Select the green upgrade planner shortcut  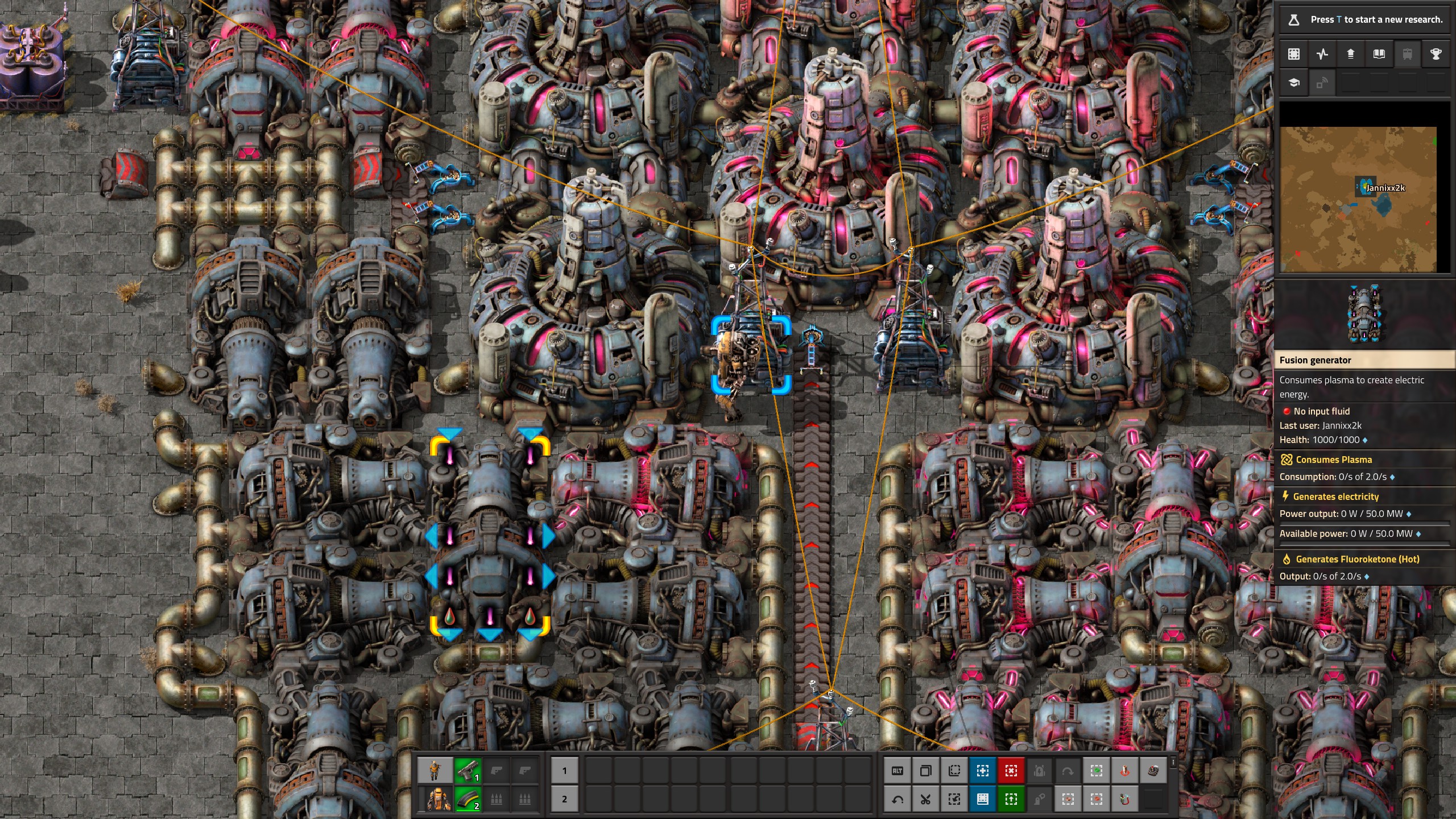[1011, 799]
